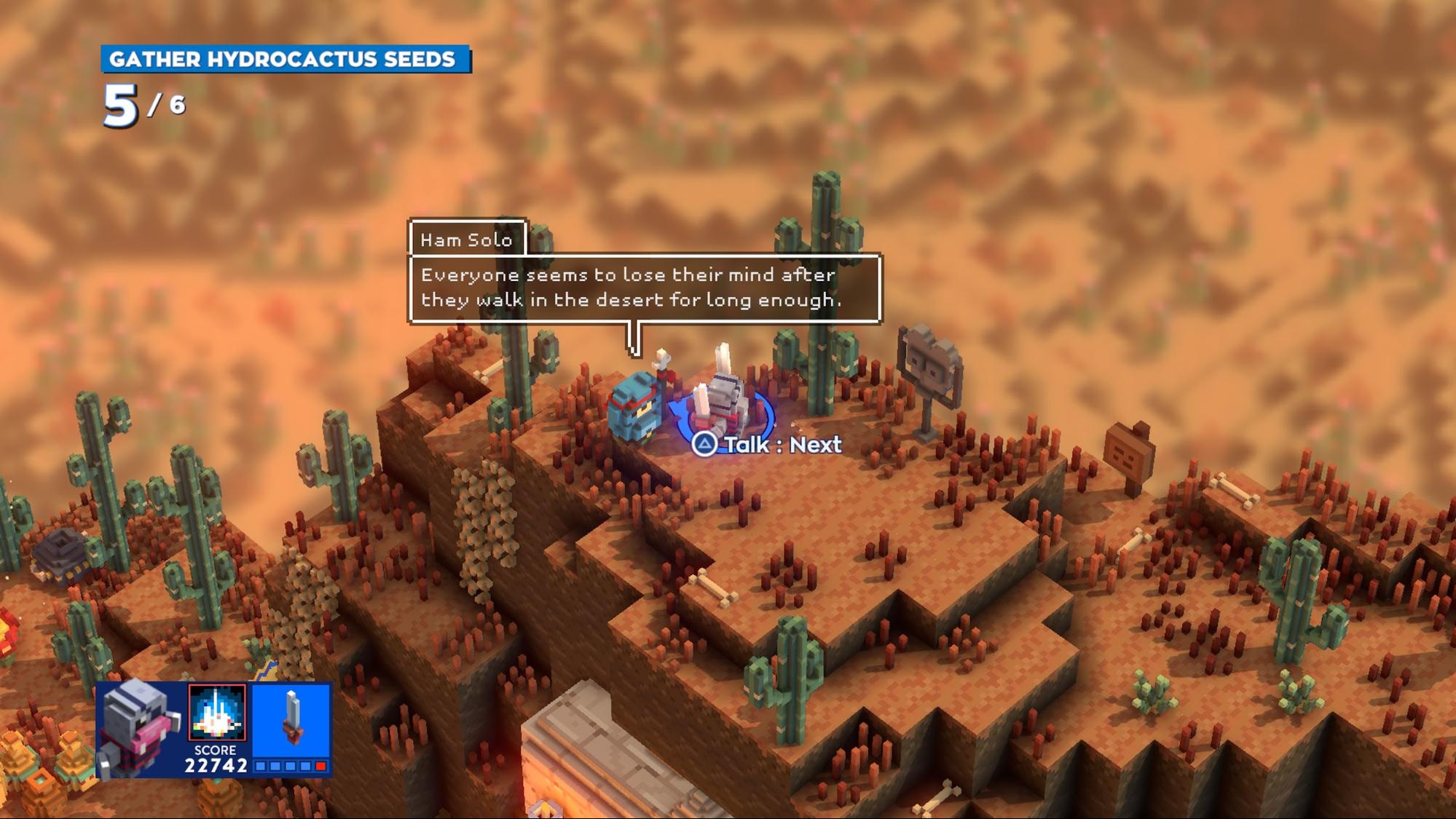Image resolution: width=1456 pixels, height=819 pixels.
Task: Click the first blue health square
Action: [260, 766]
